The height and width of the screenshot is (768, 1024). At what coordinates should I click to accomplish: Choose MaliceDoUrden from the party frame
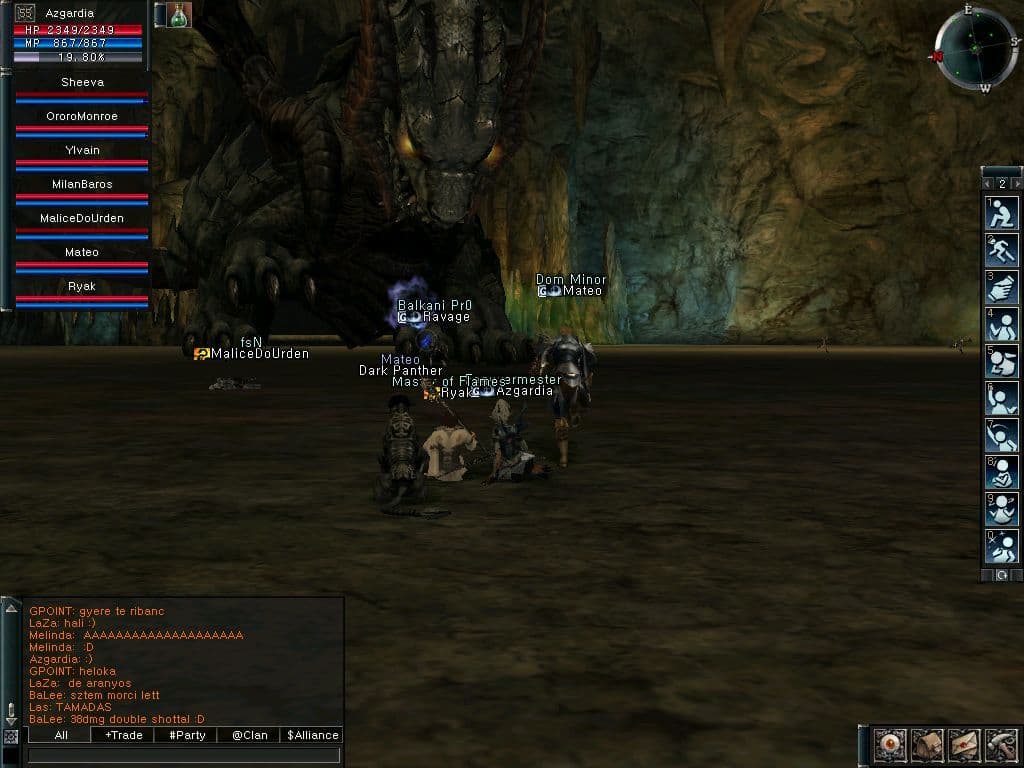click(x=82, y=219)
